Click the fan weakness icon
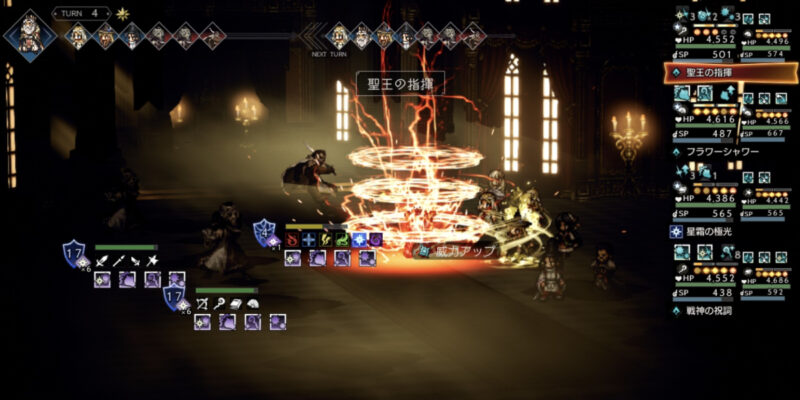The image size is (800, 400). point(250,303)
